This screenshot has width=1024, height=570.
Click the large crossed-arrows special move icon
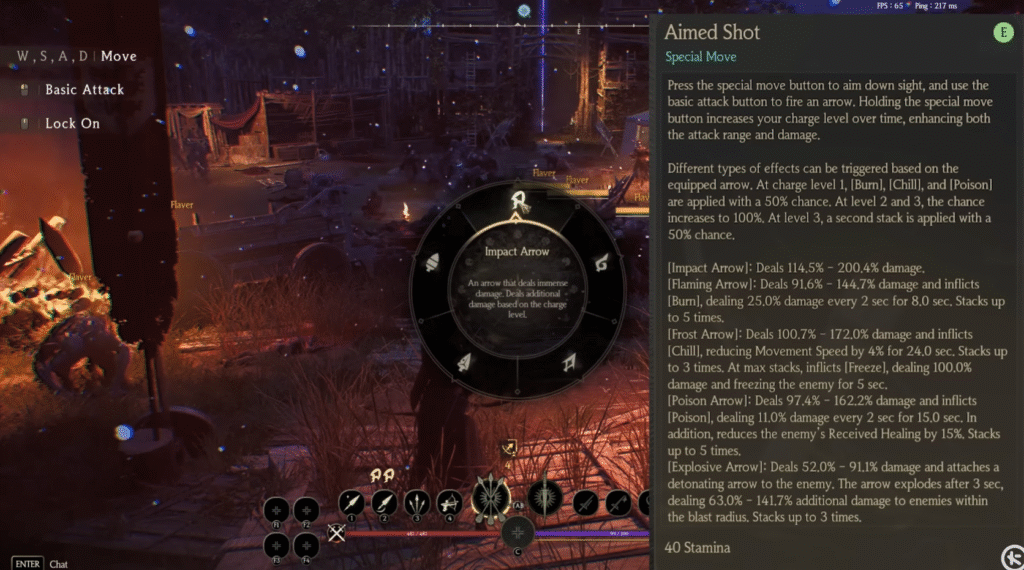[491, 495]
